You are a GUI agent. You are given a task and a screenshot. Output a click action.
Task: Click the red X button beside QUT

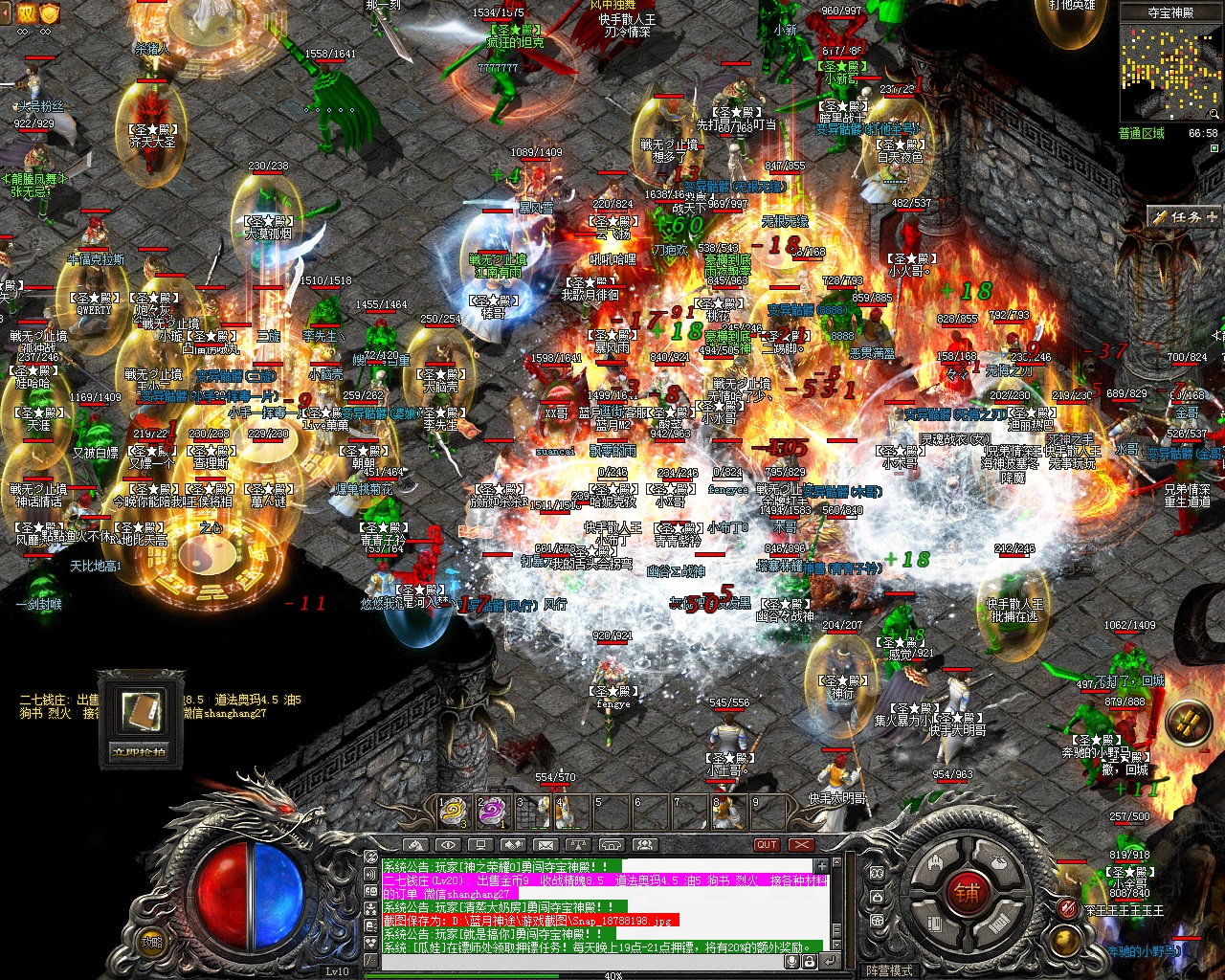point(801,845)
